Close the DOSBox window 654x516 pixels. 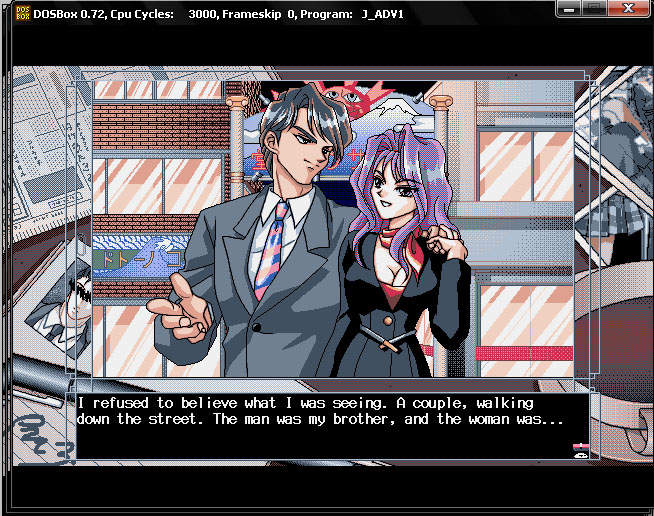tap(627, 8)
